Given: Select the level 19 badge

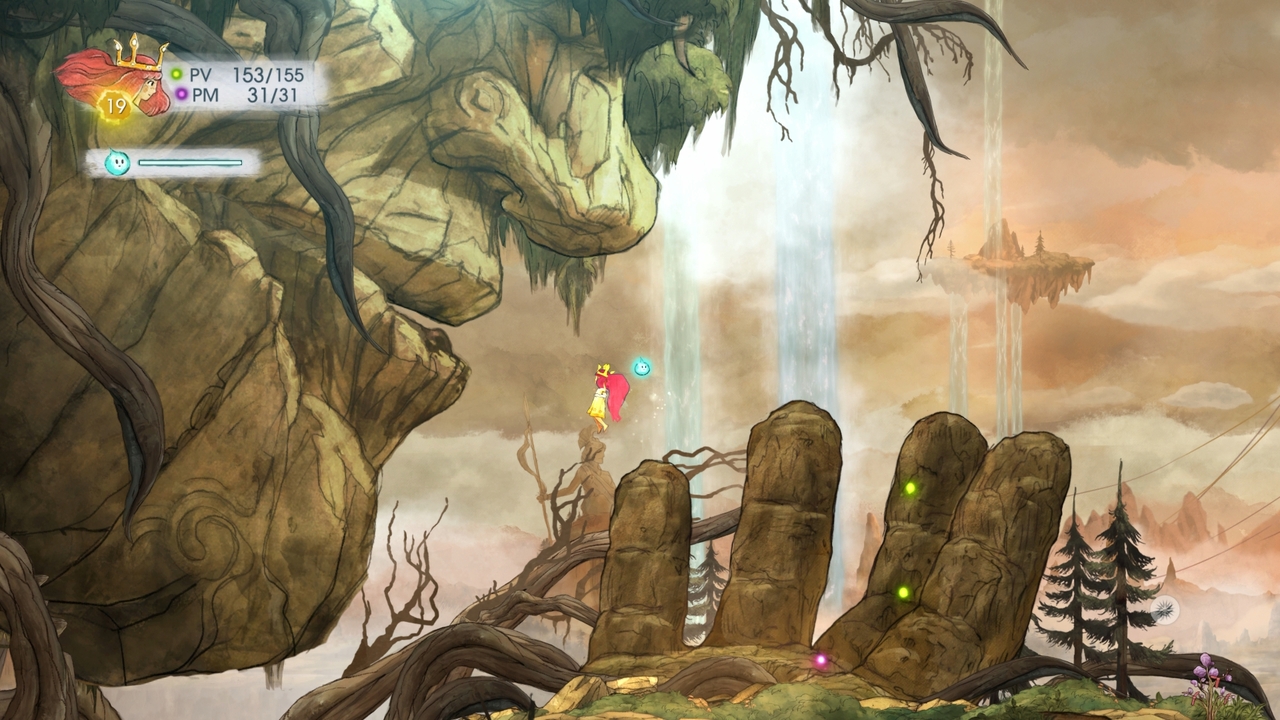Looking at the screenshot, I should pyautogui.click(x=114, y=105).
